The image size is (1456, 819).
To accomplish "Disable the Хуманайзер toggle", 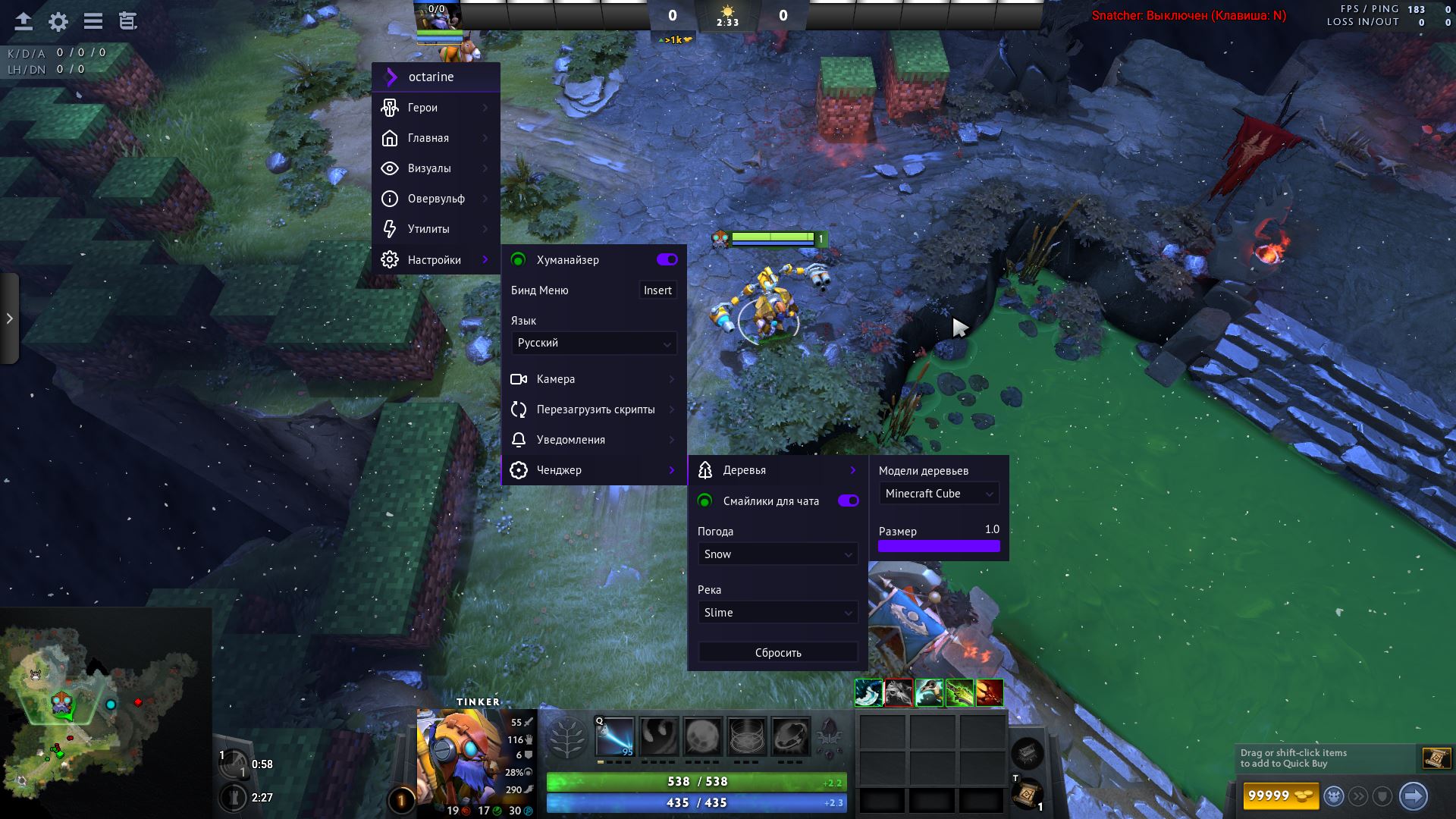I will [x=667, y=259].
